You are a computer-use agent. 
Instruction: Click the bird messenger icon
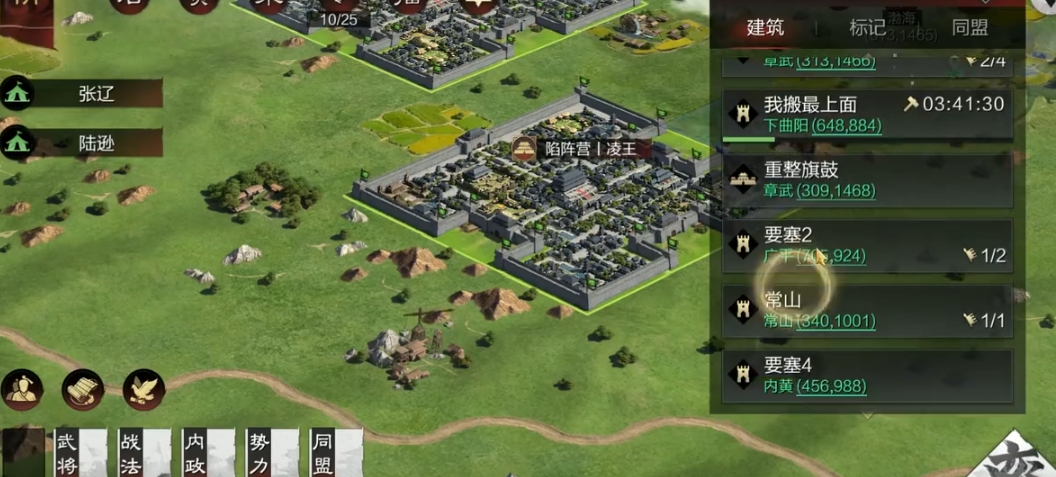(x=144, y=390)
